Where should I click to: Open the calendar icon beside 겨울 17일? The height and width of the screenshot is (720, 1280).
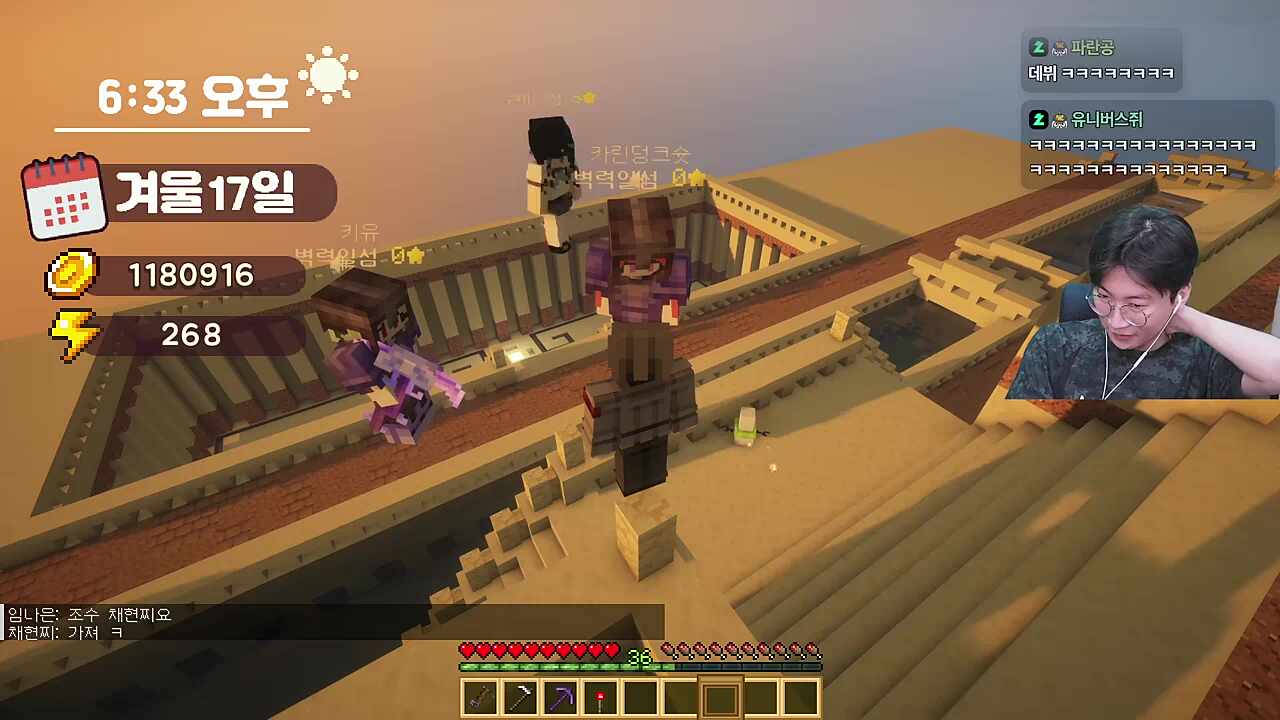pyautogui.click(x=65, y=196)
